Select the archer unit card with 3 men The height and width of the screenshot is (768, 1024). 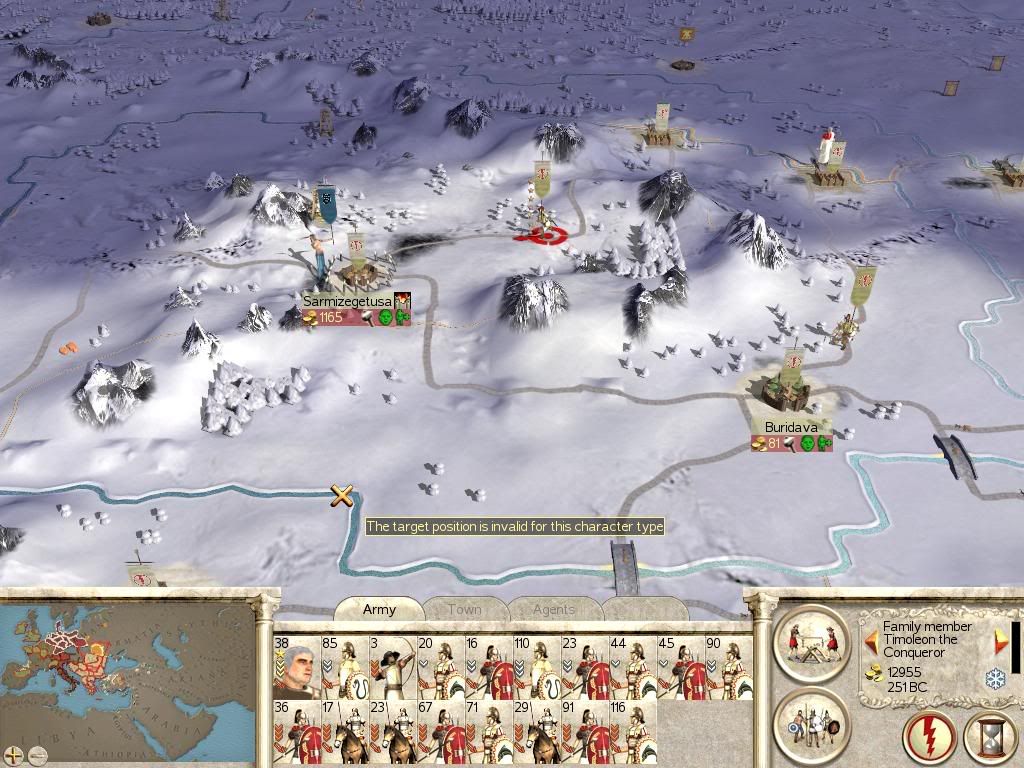pos(391,667)
